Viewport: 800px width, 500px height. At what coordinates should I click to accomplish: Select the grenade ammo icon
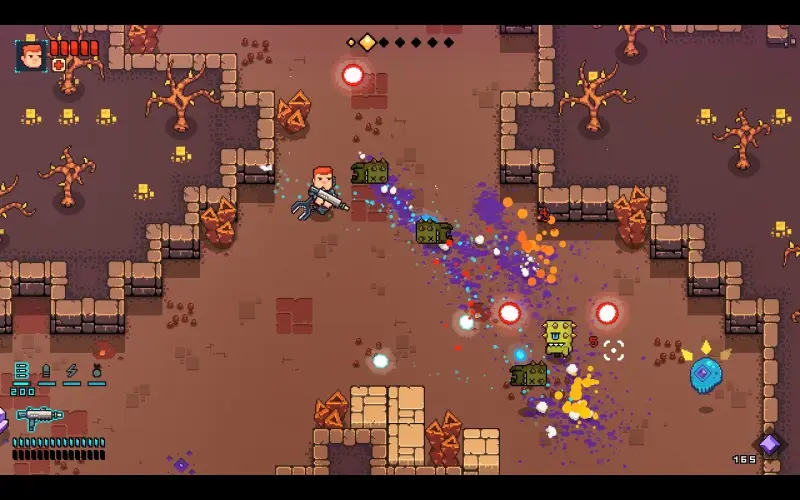(97, 372)
